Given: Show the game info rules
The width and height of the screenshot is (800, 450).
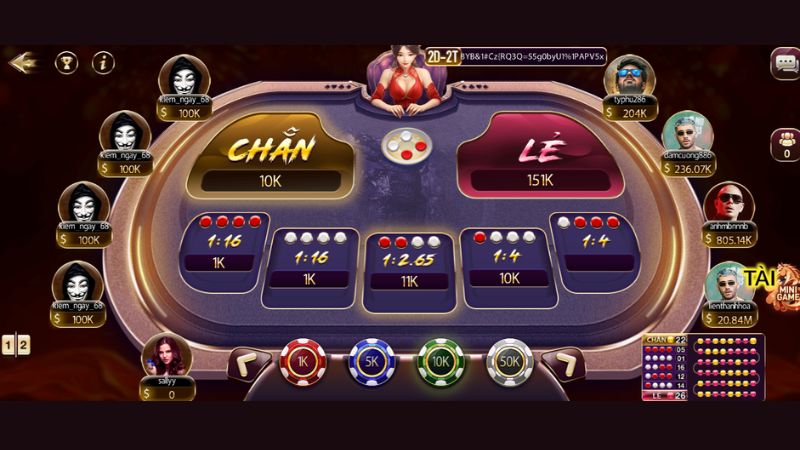Looking at the screenshot, I should tap(103, 62).
